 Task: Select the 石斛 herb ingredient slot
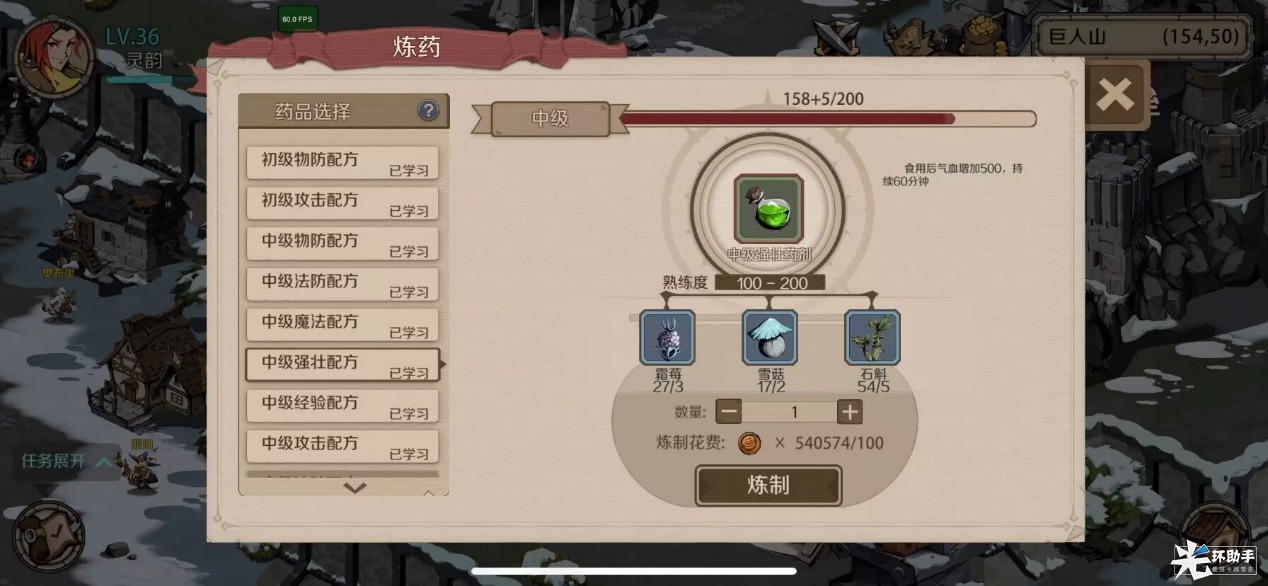pos(872,338)
